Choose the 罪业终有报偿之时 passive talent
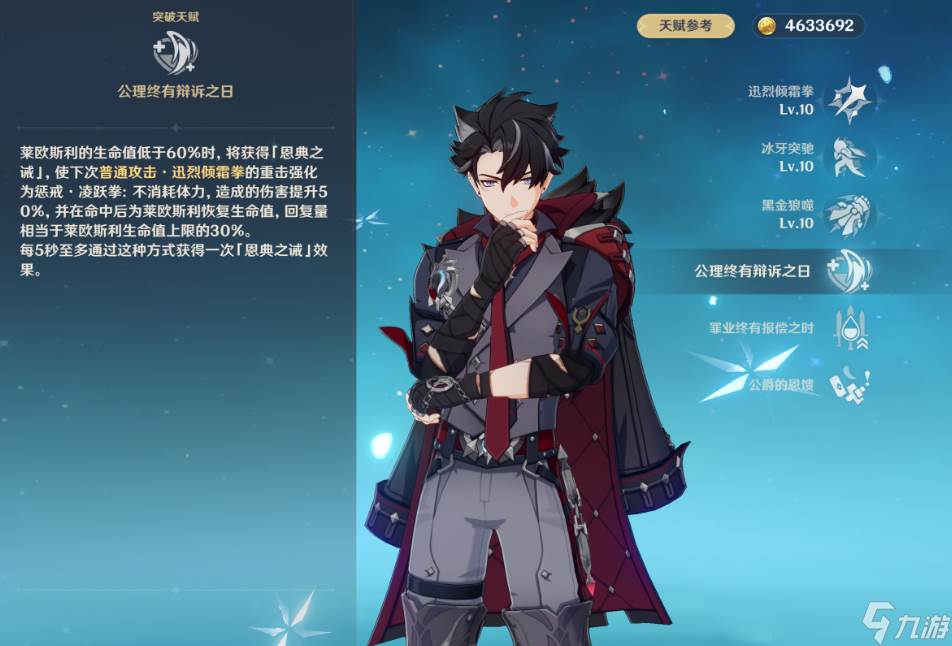 pyautogui.click(x=850, y=328)
